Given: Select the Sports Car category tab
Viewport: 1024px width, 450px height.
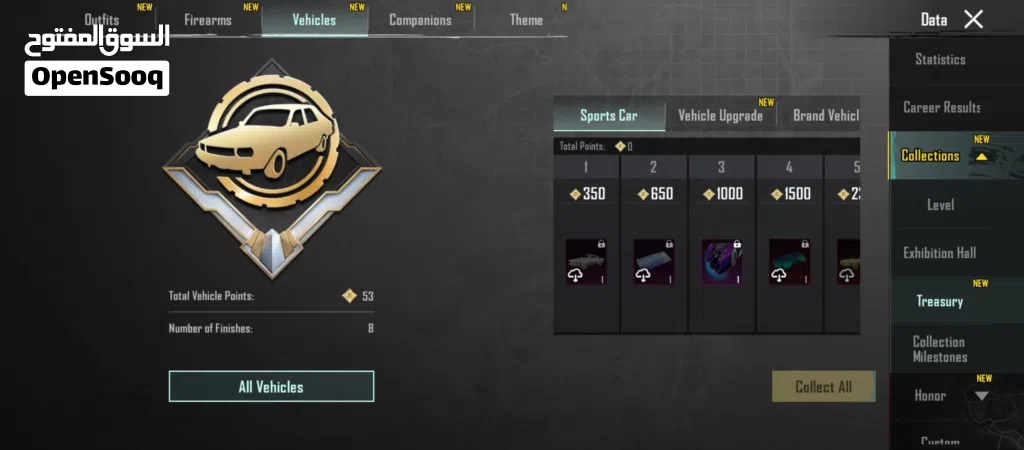Looking at the screenshot, I should click(x=608, y=115).
